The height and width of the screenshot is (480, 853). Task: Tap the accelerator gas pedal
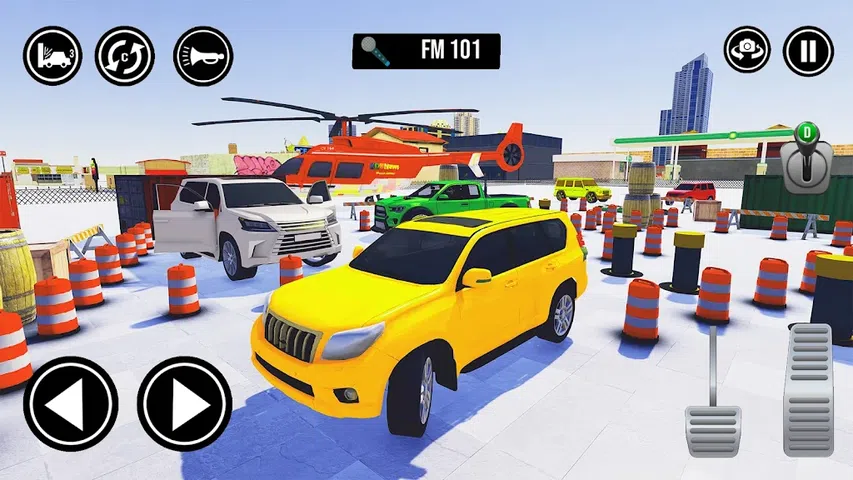pyautogui.click(x=808, y=388)
